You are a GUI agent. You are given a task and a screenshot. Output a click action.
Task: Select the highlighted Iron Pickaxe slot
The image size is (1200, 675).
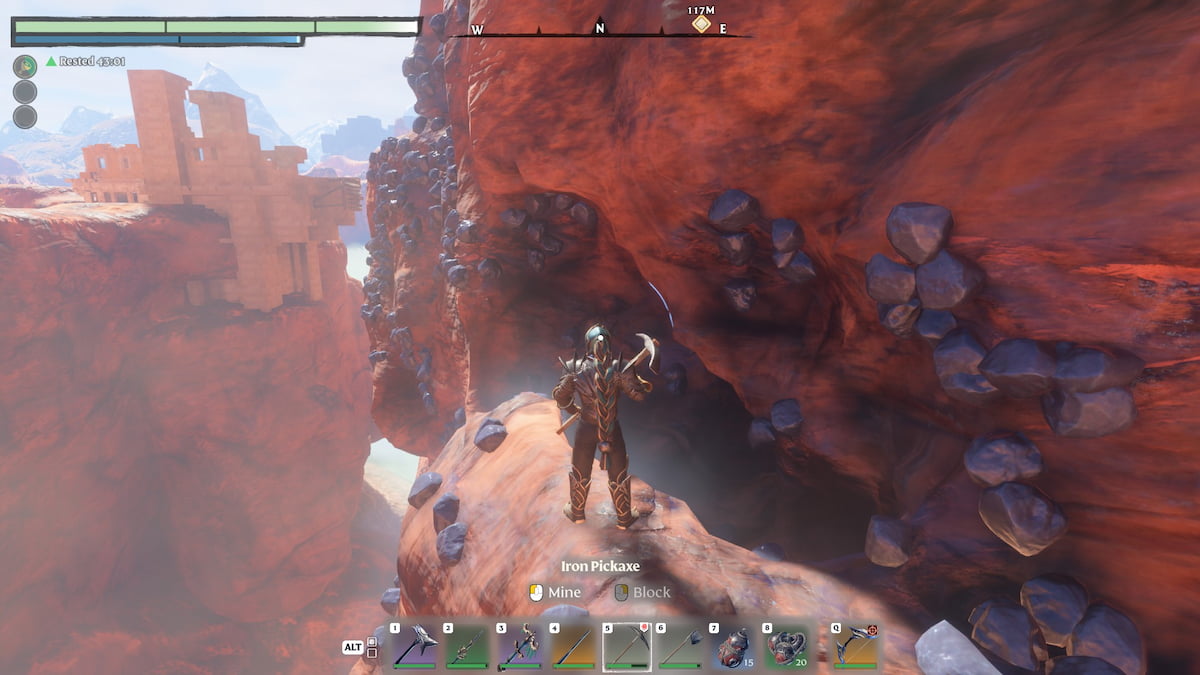pyautogui.click(x=626, y=646)
